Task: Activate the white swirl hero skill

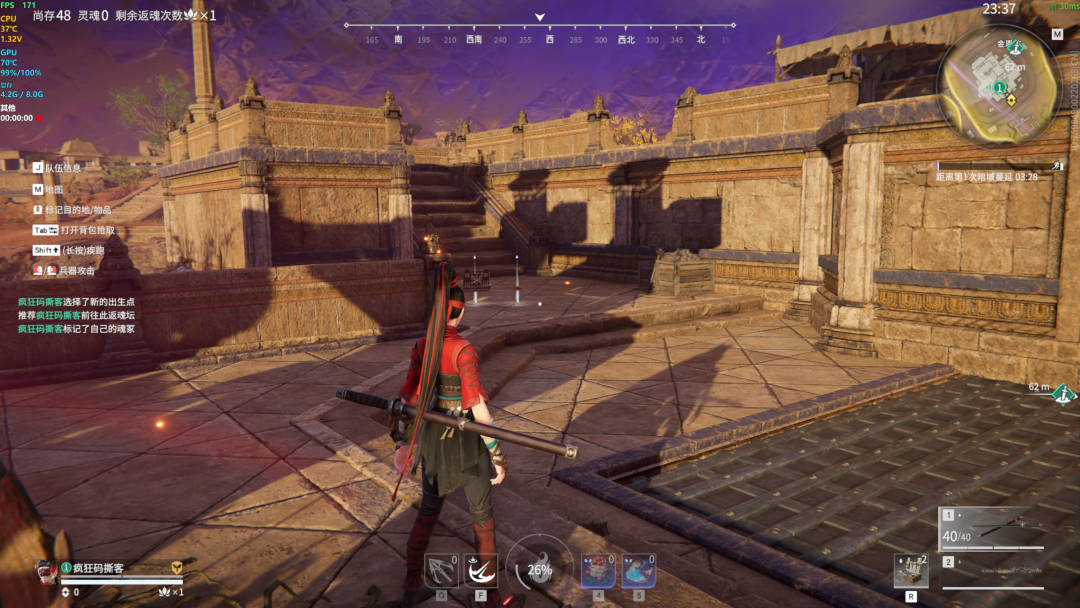Action: (481, 571)
